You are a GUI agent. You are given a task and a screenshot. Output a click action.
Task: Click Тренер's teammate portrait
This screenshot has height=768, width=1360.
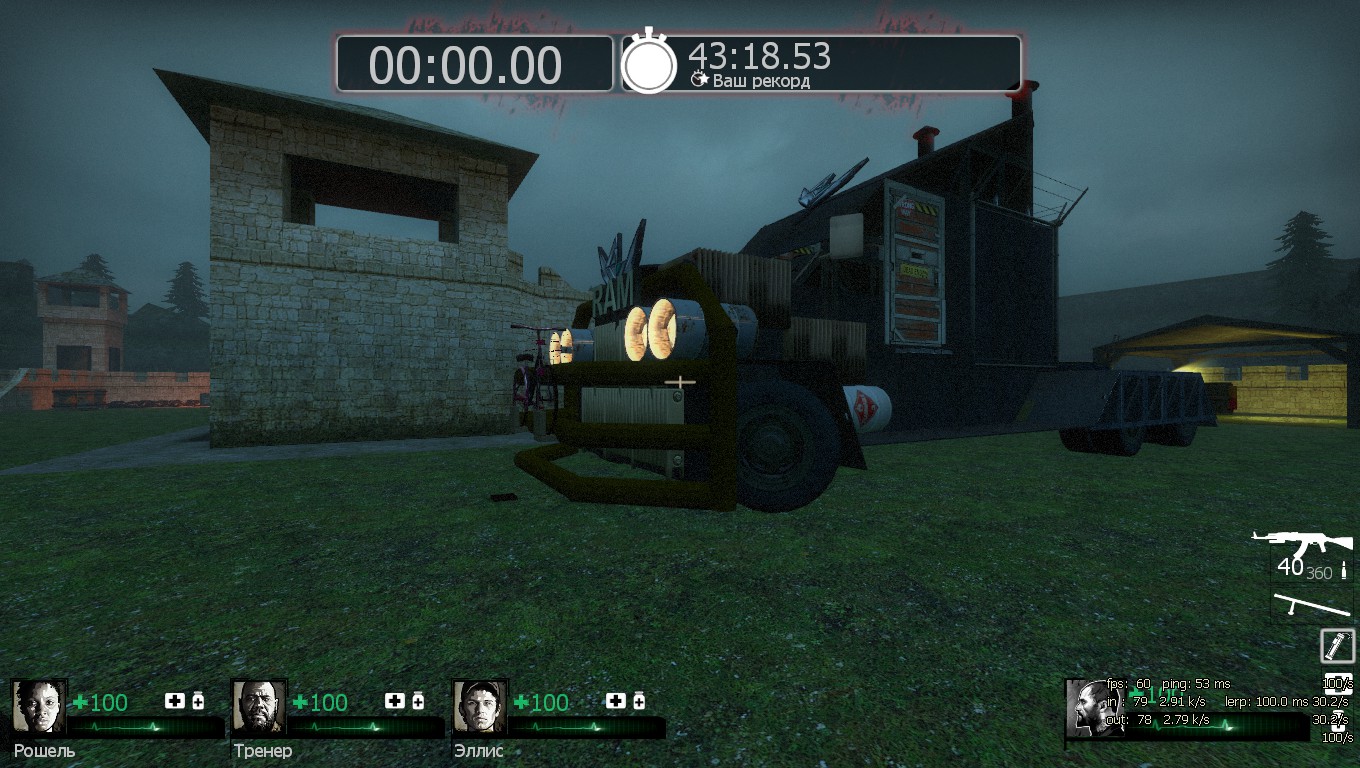(259, 707)
